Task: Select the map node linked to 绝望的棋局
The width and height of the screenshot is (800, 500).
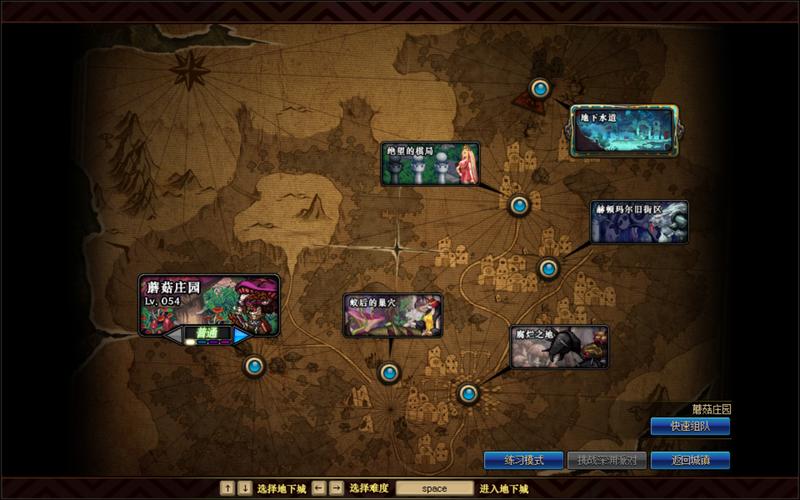Action: tap(518, 206)
